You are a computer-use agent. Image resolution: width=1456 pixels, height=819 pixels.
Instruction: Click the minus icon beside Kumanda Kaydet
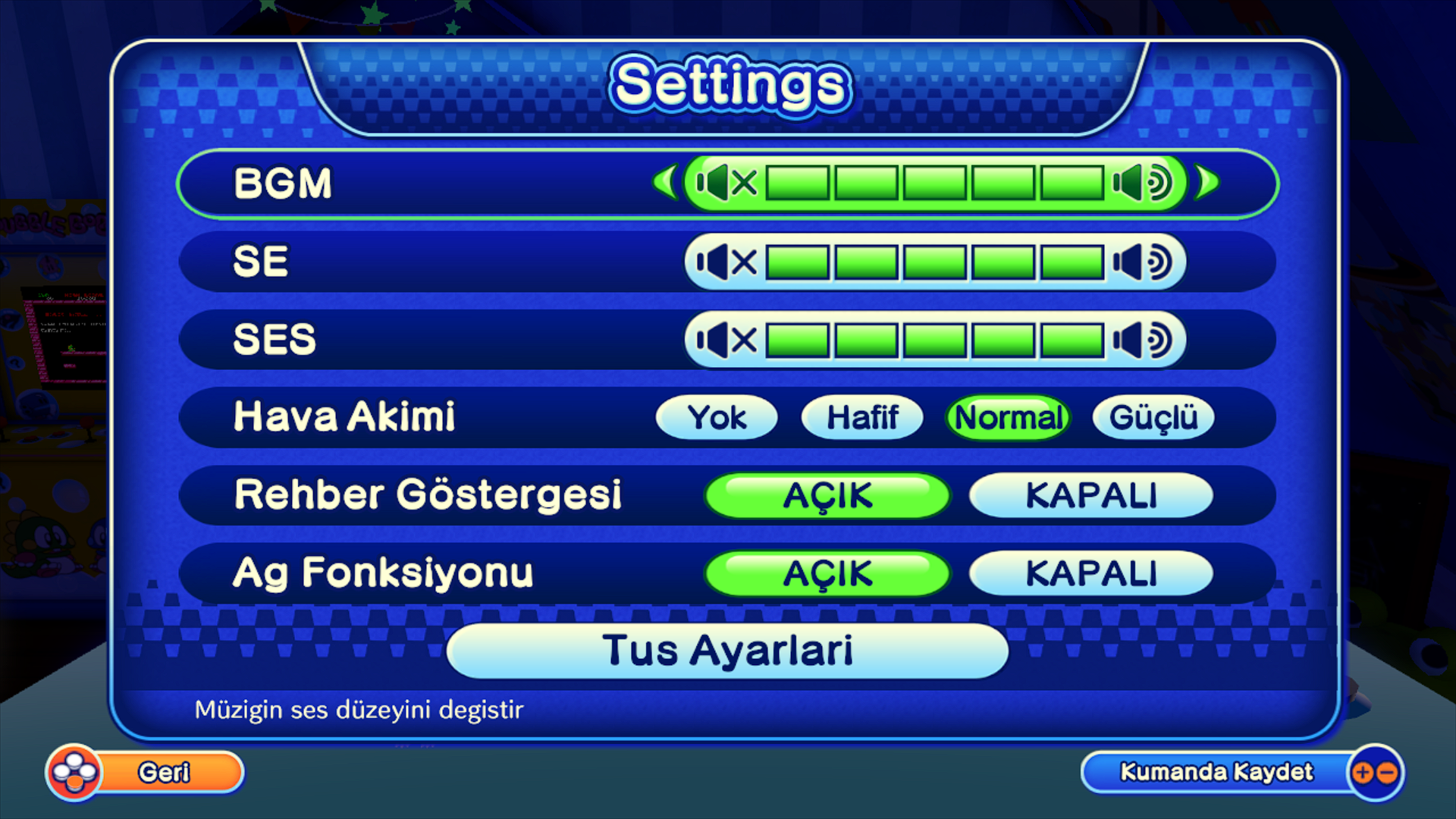coord(1386,772)
